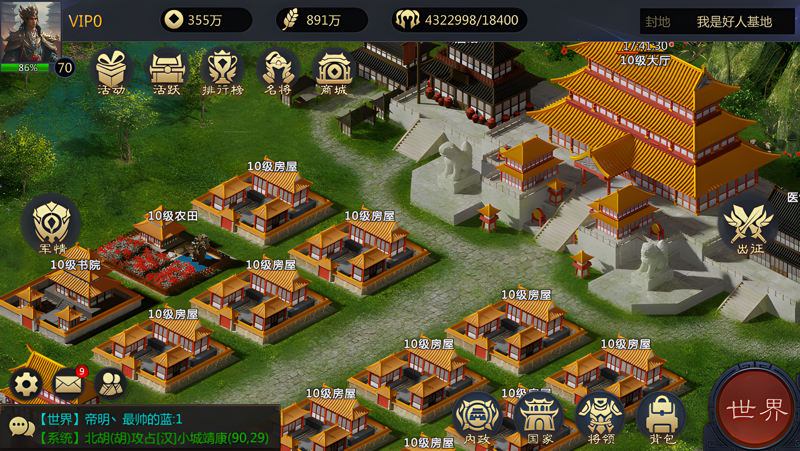Open the 将领 generals menu
This screenshot has height=451, width=800.
[600, 416]
